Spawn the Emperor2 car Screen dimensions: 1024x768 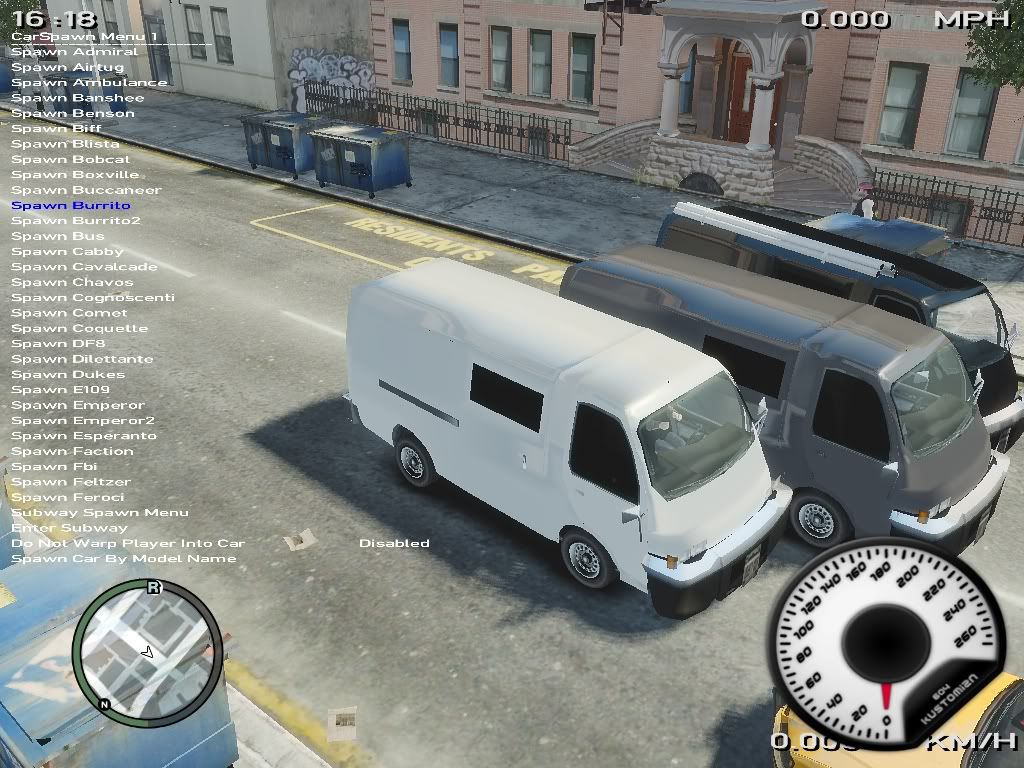(82, 421)
